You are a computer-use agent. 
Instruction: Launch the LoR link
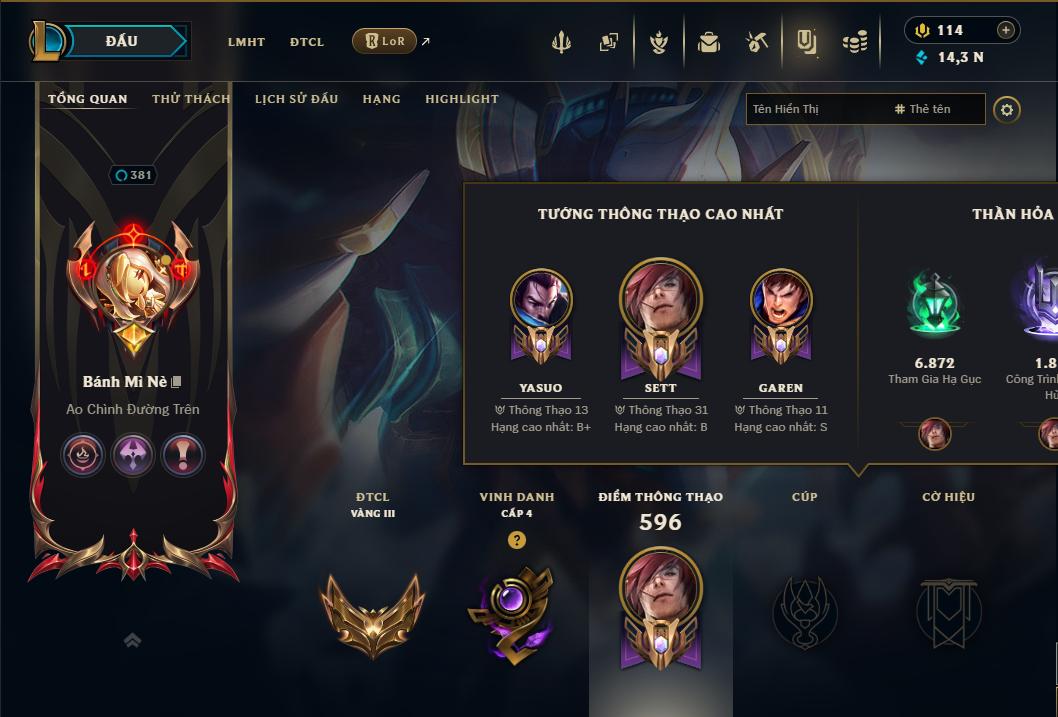(385, 41)
